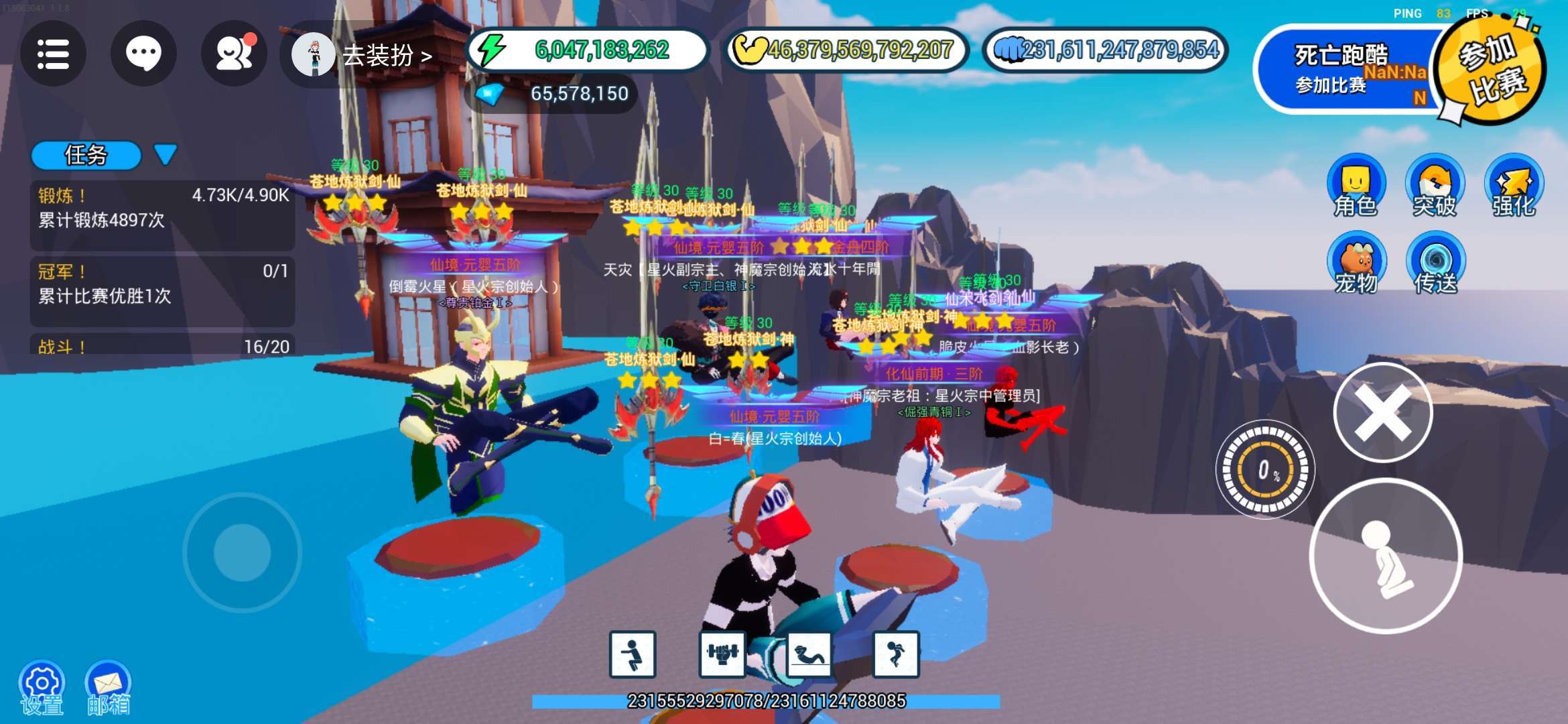Tap the kneeling figure action button
This screenshot has width=1568, height=724.
coord(1386,556)
